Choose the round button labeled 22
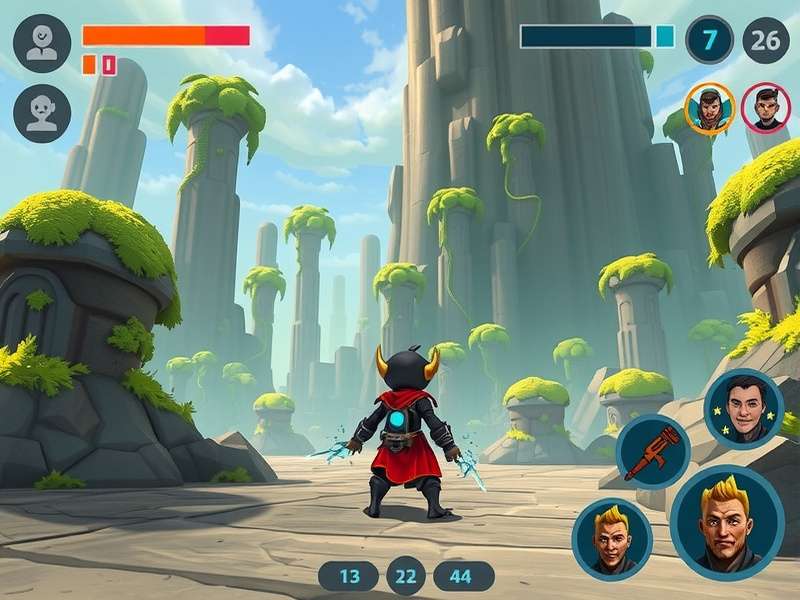 coord(406,576)
